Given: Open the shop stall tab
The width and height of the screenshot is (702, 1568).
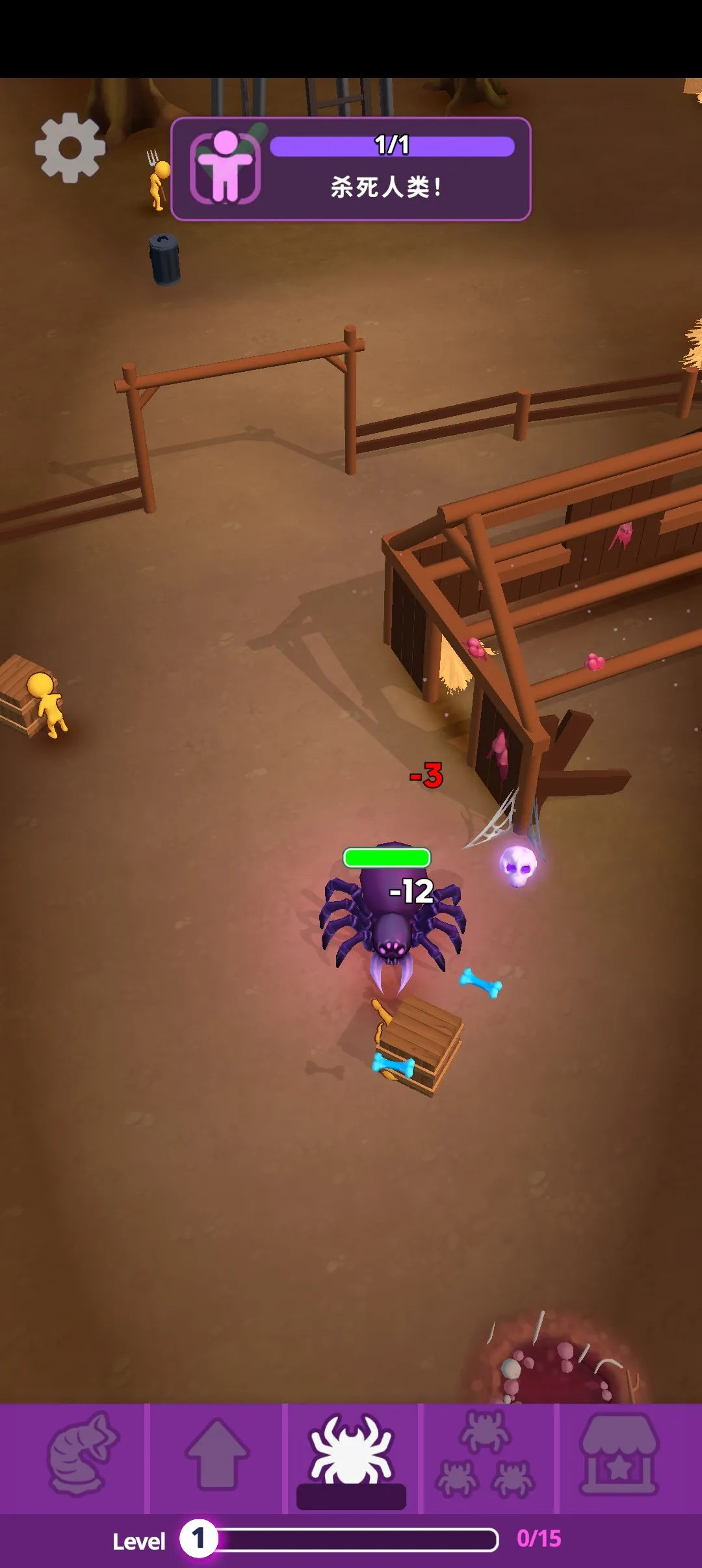Looking at the screenshot, I should pos(619,1455).
